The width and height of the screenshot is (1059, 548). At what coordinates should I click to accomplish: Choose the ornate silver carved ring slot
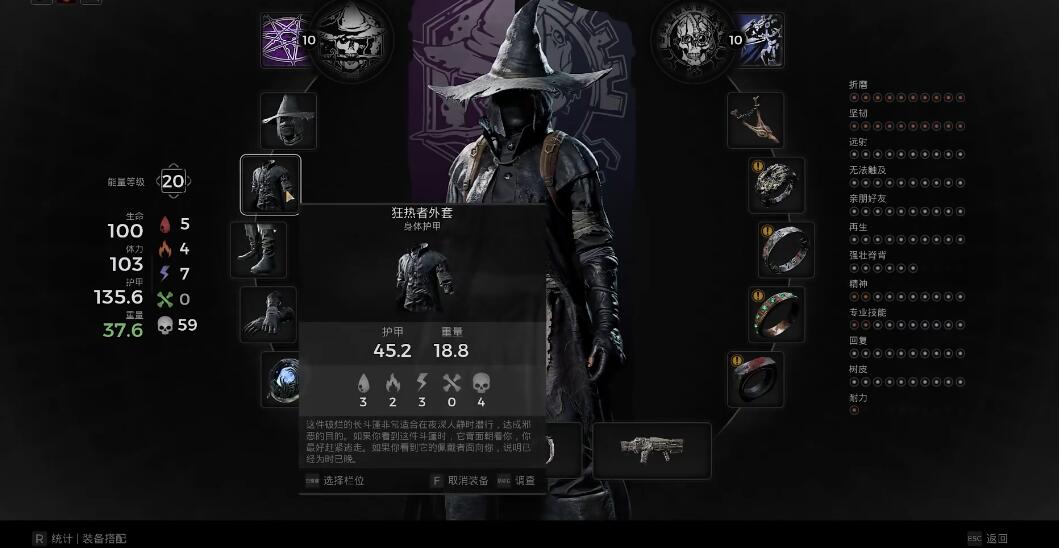[777, 185]
